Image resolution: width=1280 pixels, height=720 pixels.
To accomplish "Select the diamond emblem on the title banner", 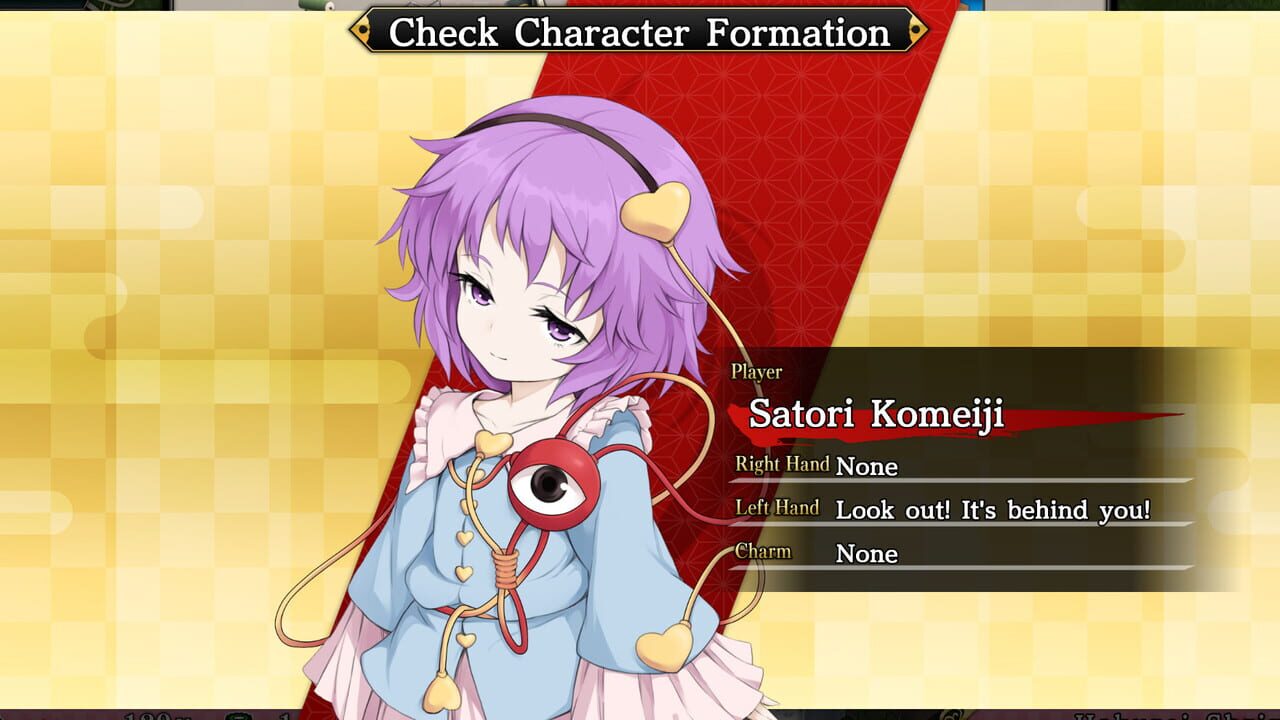I will (x=362, y=32).
